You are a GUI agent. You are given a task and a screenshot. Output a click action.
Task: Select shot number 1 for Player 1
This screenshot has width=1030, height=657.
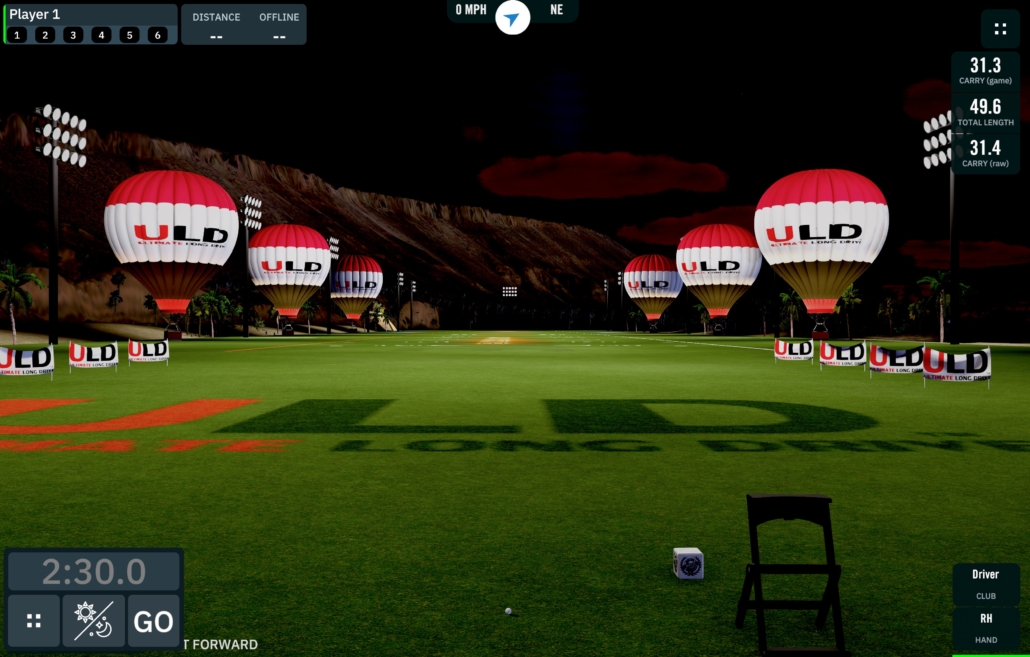pyautogui.click(x=17, y=35)
